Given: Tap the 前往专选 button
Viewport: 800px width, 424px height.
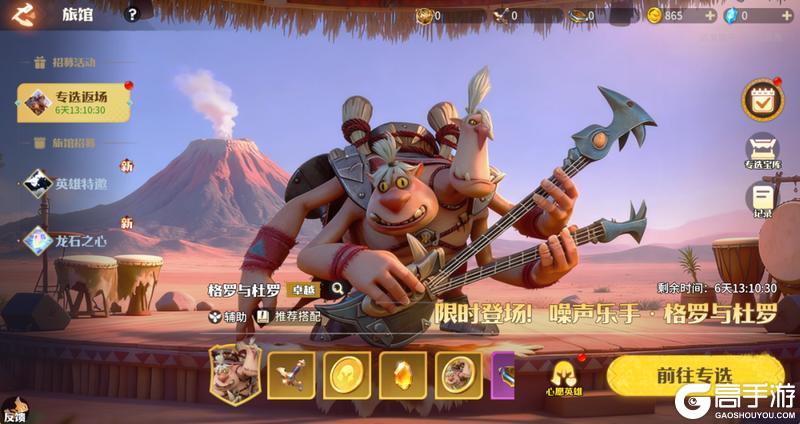Looking at the screenshot, I should (694, 376).
